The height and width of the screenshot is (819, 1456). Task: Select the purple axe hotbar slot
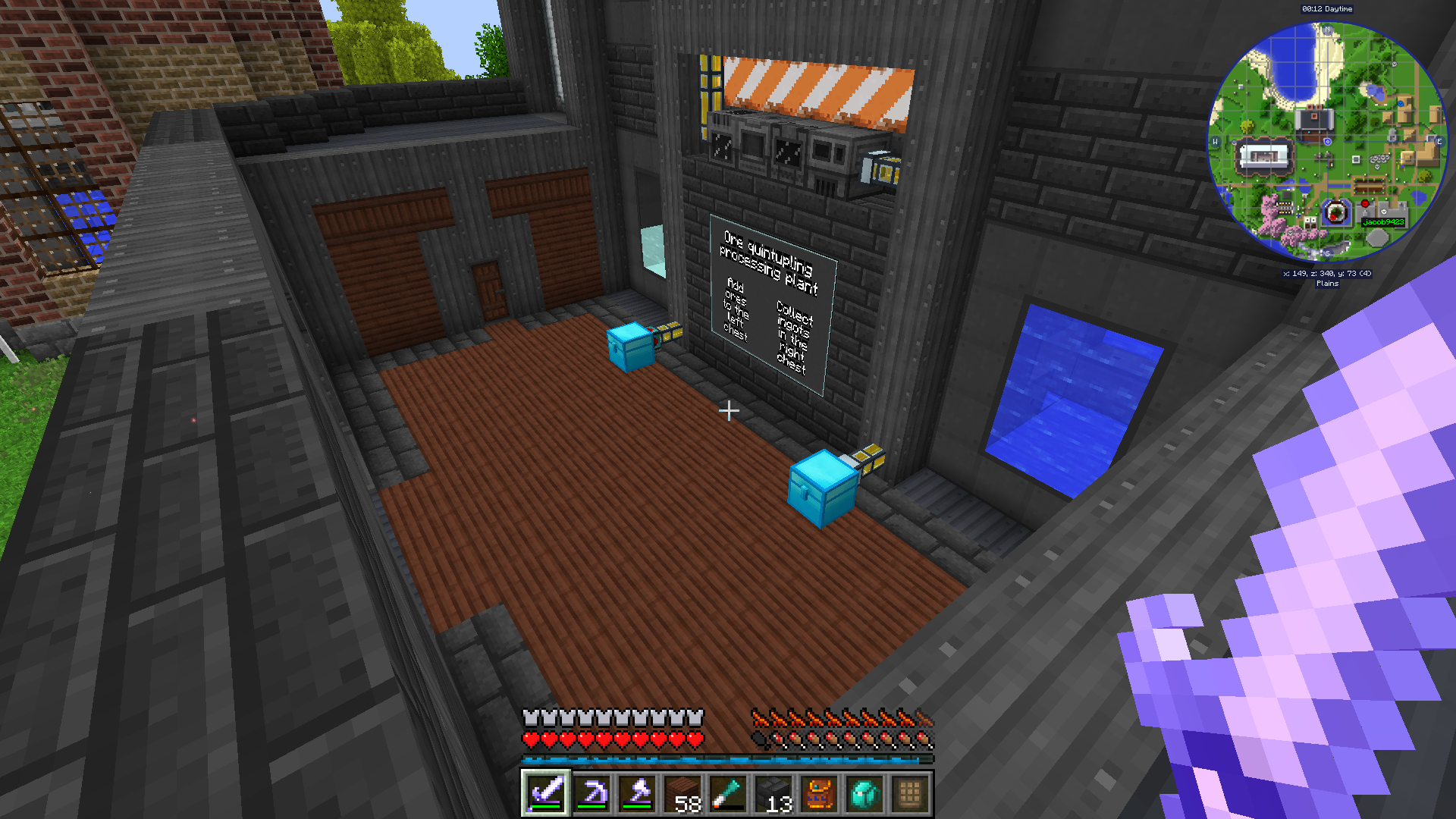[x=637, y=794]
